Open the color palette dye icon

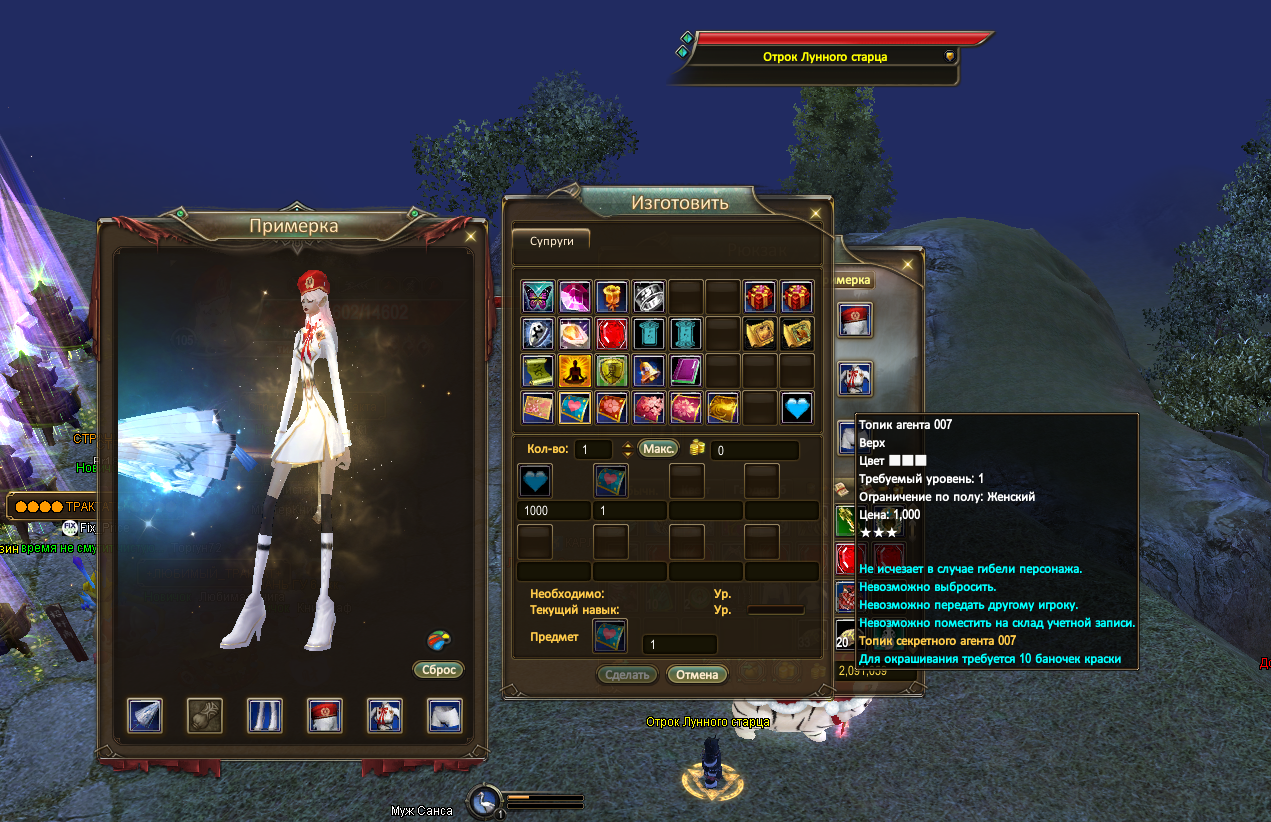click(x=439, y=640)
